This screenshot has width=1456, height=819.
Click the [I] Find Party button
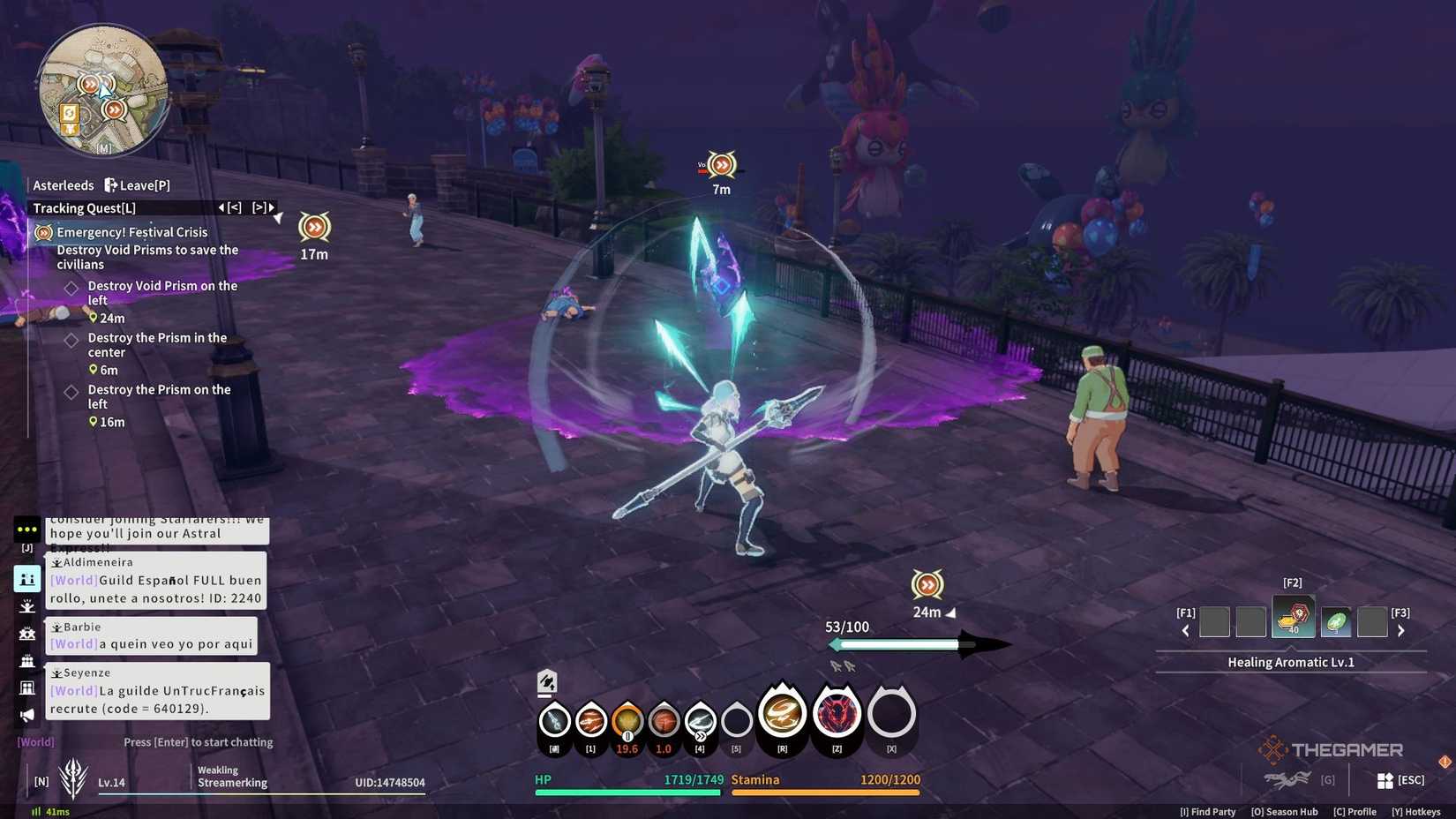coord(1208,811)
